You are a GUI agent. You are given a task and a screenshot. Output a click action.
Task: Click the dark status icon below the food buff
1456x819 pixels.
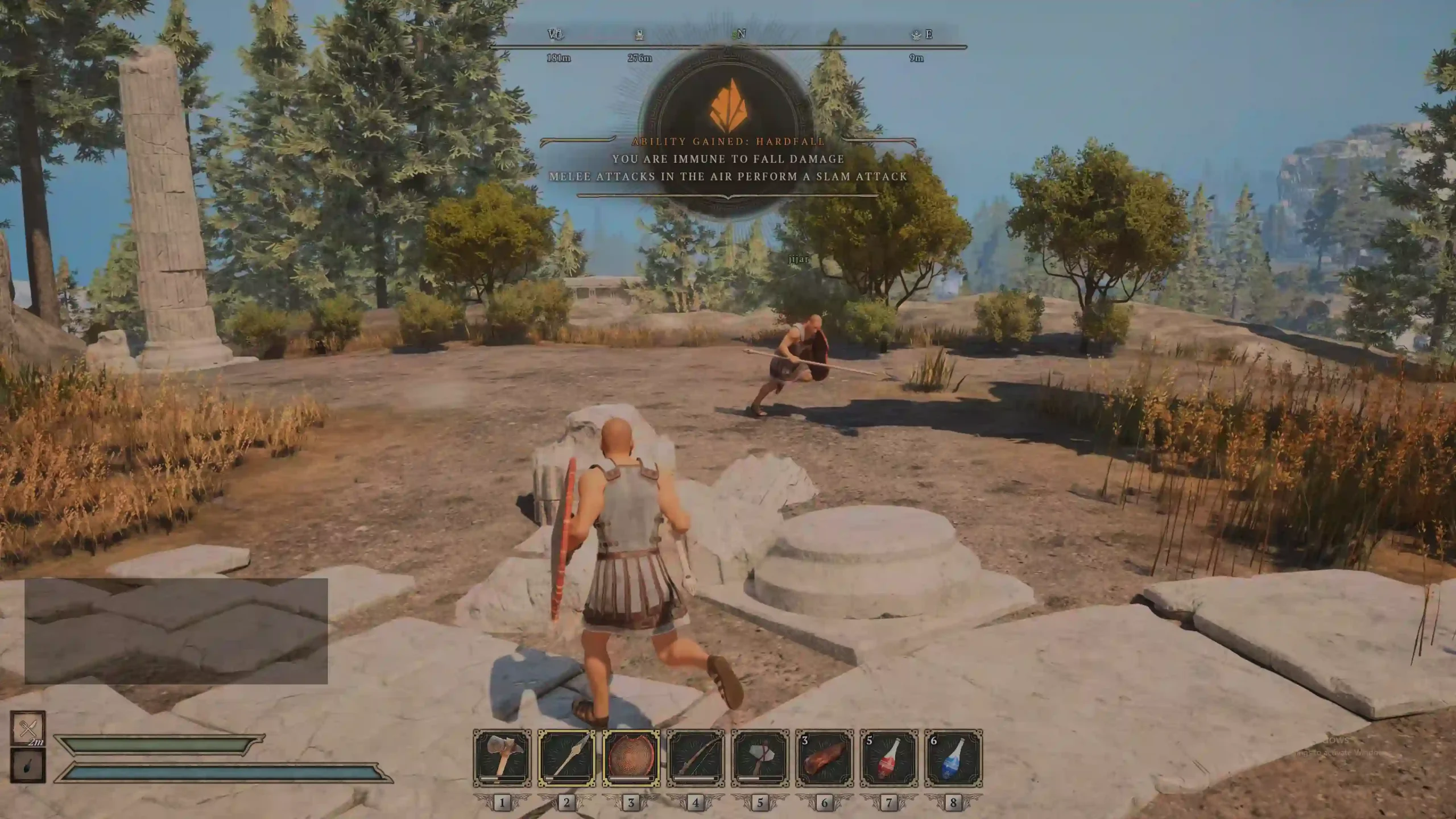click(x=28, y=766)
